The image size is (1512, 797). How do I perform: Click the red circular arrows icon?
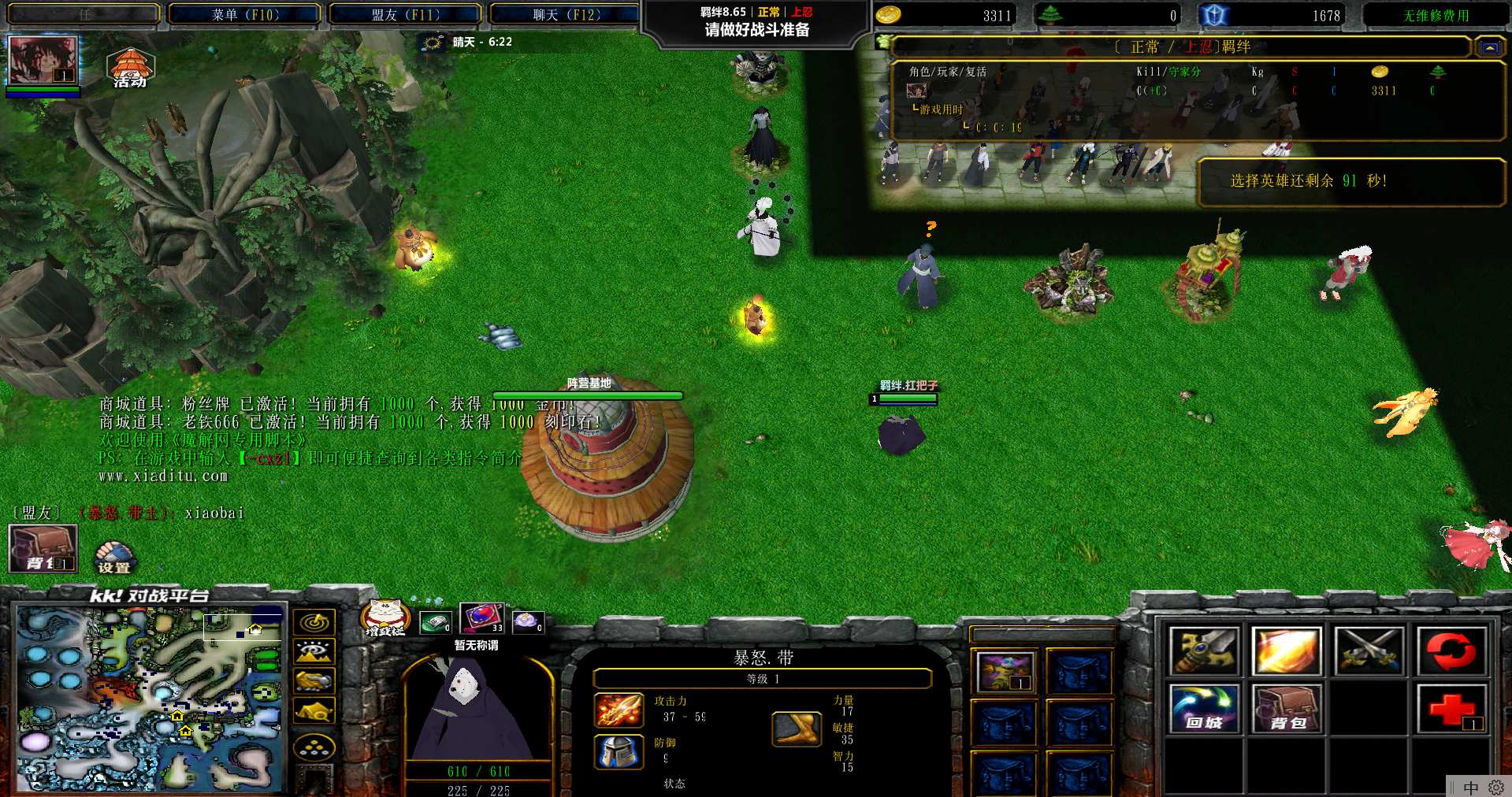[1451, 651]
